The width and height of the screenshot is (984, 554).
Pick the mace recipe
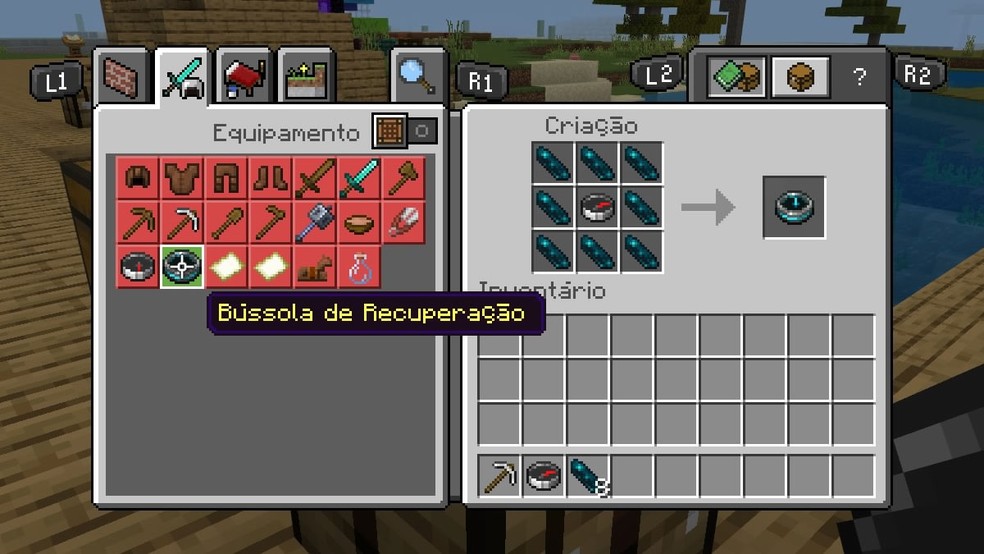tap(315, 223)
